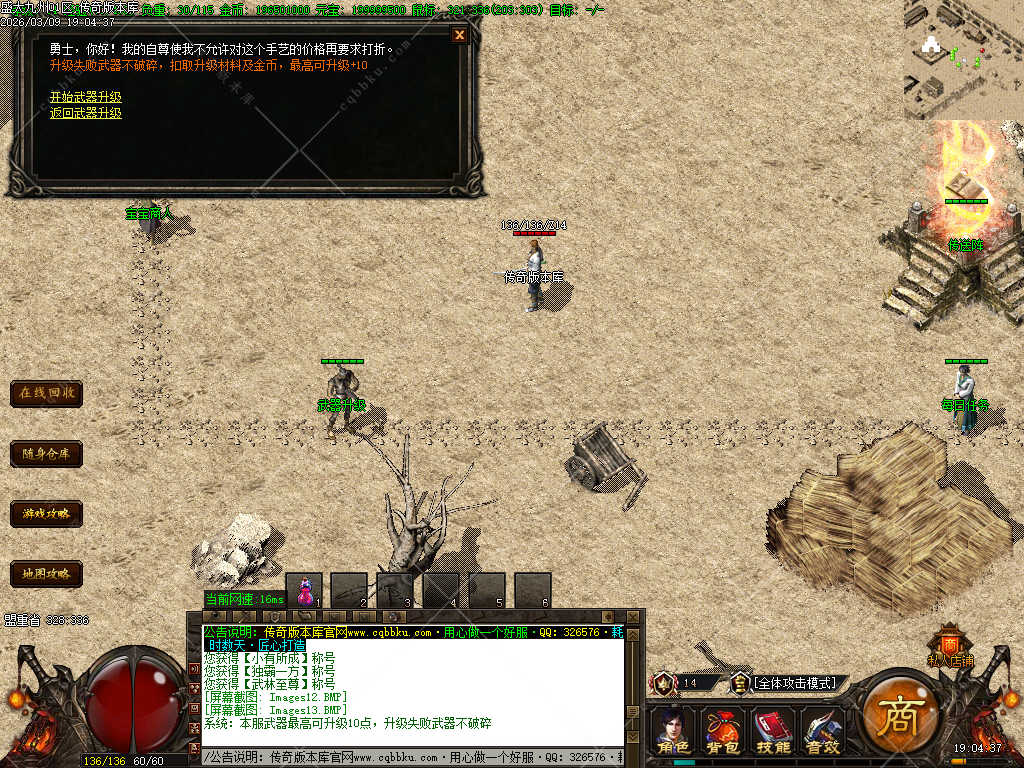Viewport: 1024px width, 768px height.
Task: Open the 技能 skills book
Action: click(x=772, y=731)
